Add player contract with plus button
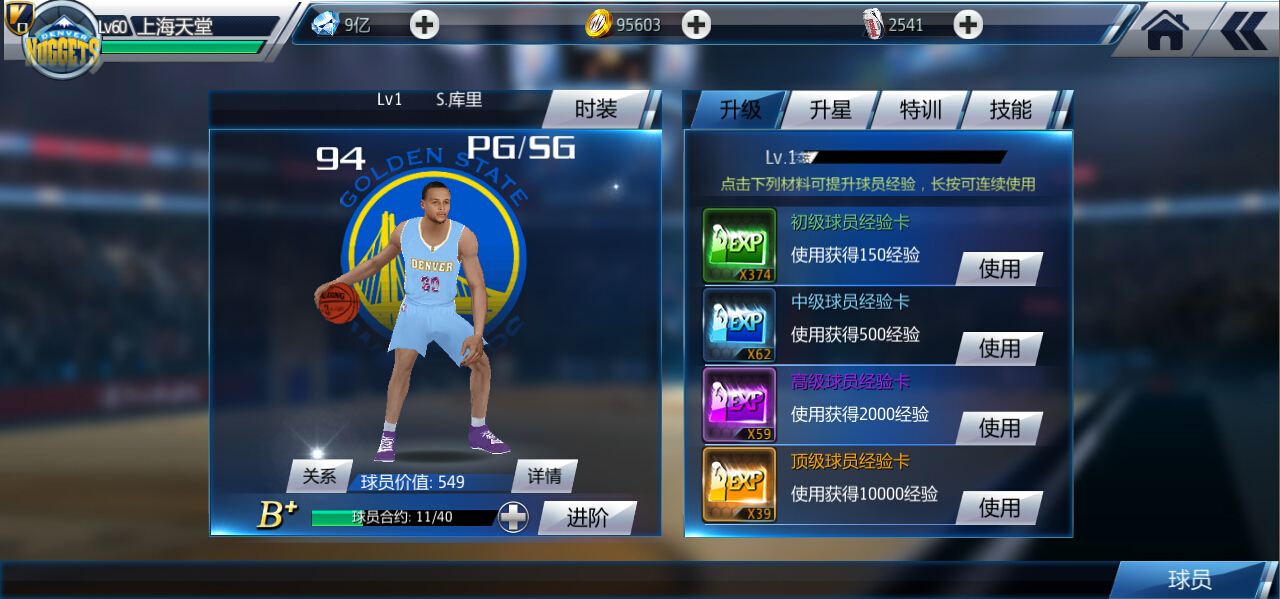 pyautogui.click(x=514, y=517)
